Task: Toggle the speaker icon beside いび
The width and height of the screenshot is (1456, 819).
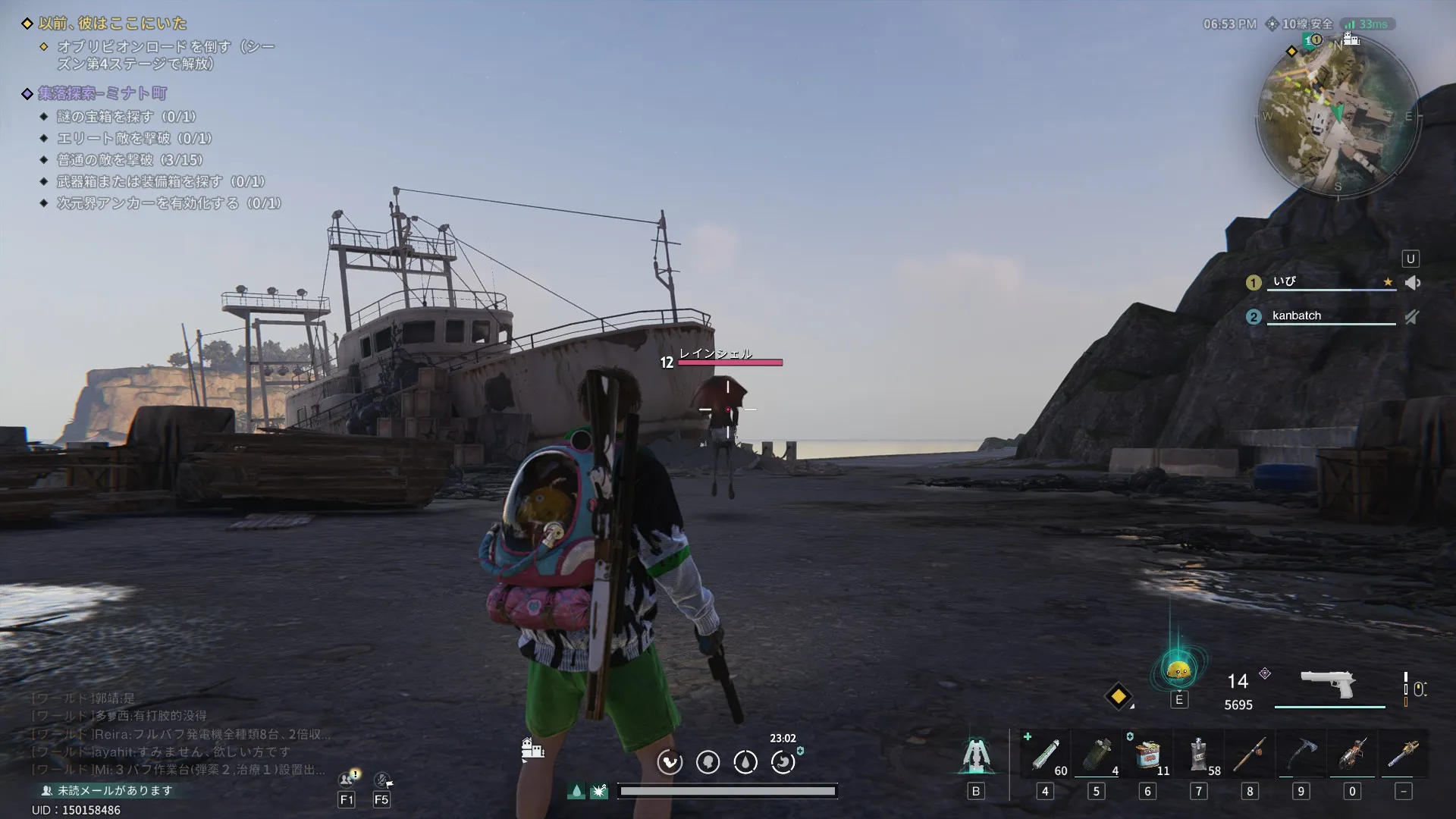Action: click(x=1412, y=283)
